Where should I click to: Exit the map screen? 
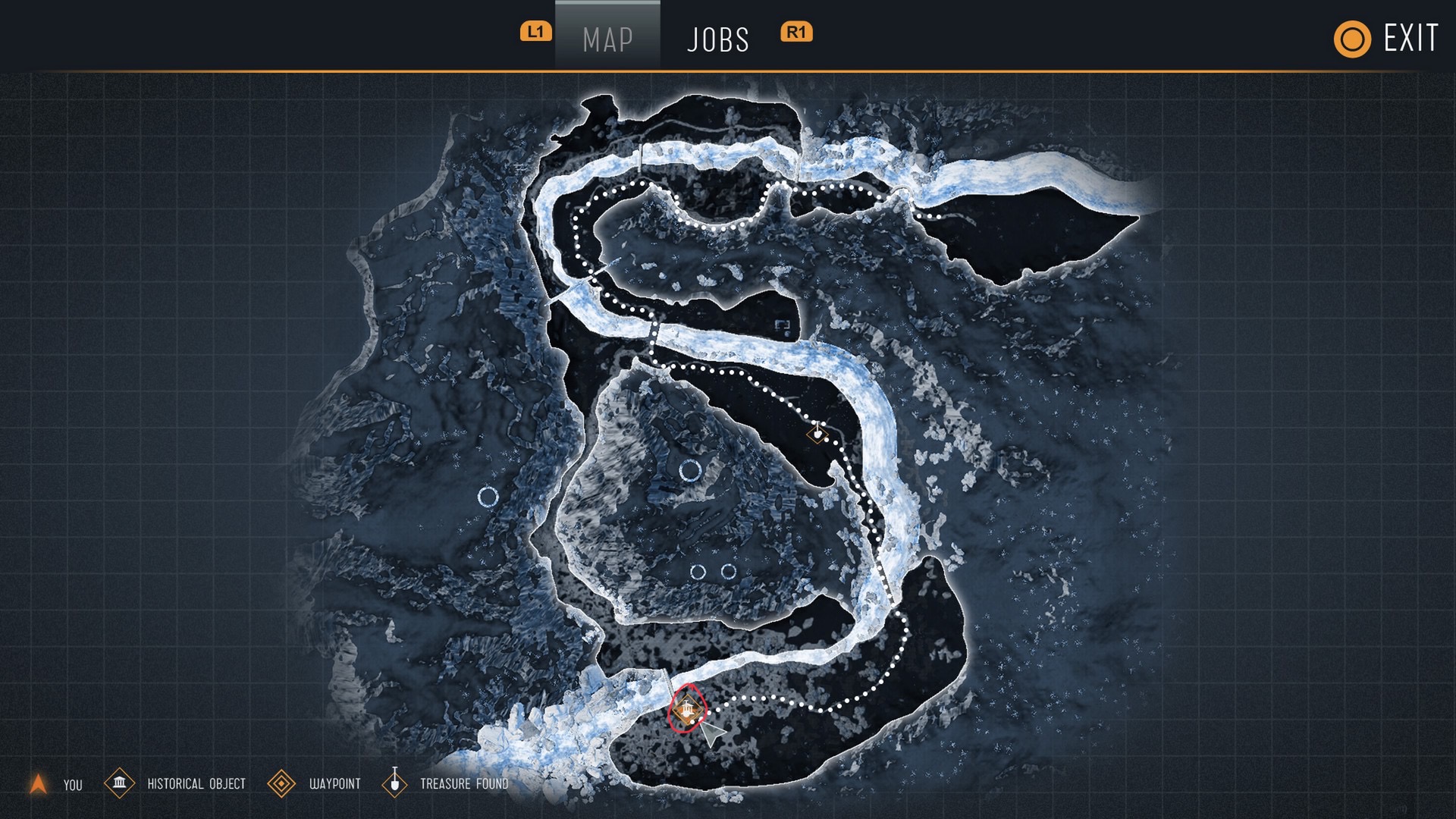point(1386,39)
